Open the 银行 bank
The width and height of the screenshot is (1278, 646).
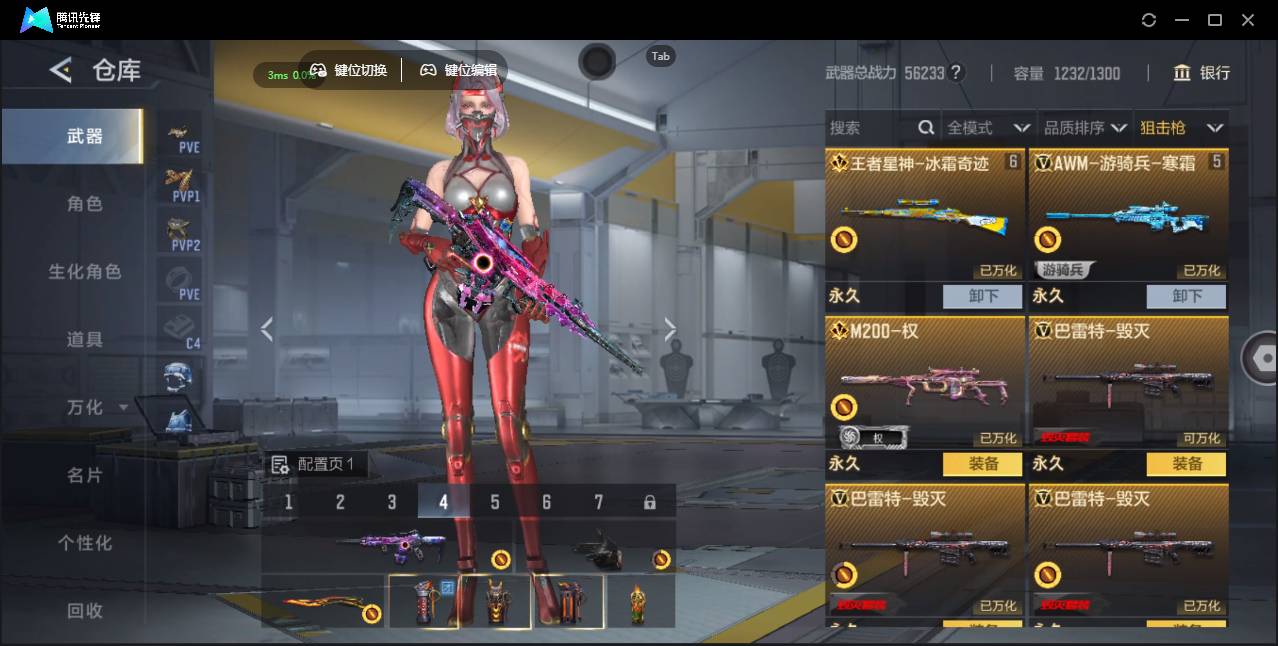click(1202, 73)
